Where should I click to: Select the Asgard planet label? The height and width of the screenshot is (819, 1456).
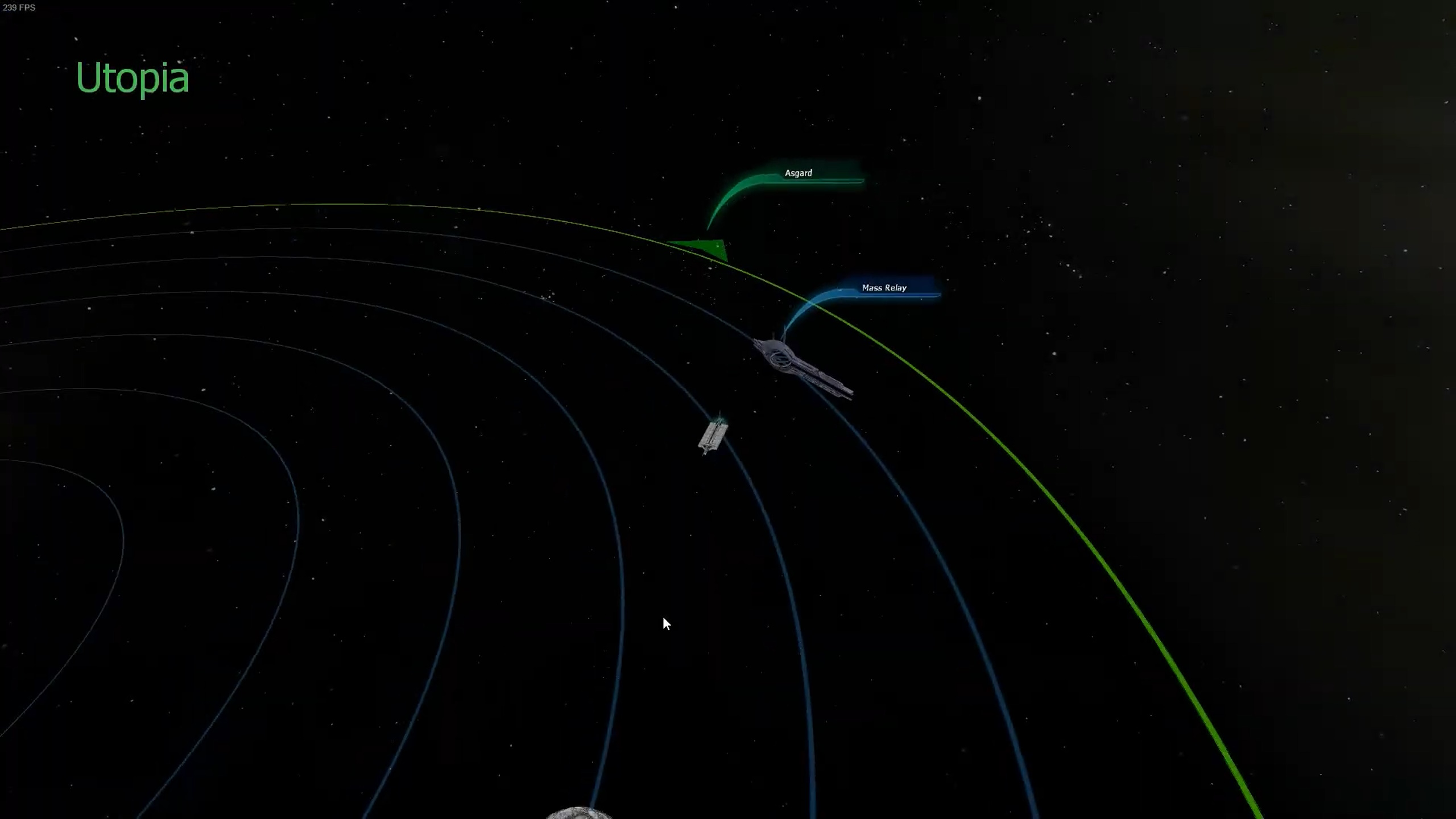pyautogui.click(x=799, y=173)
